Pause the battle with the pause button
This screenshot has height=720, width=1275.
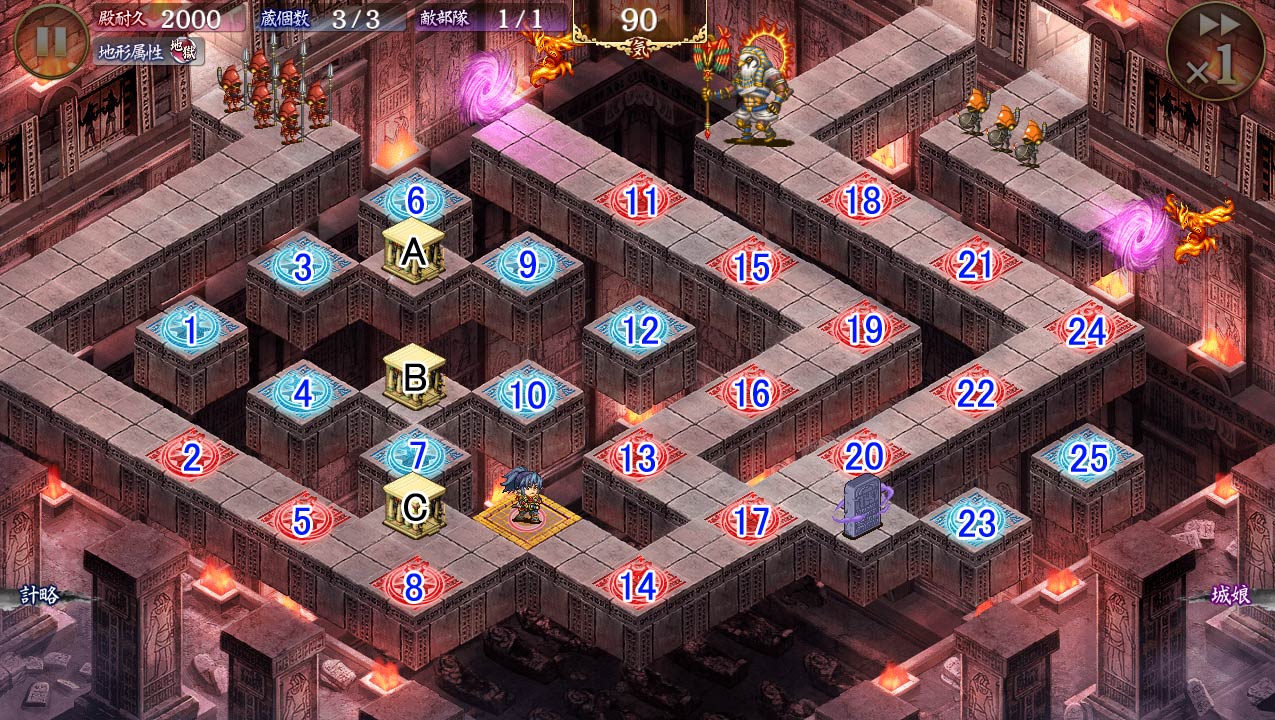tap(51, 41)
